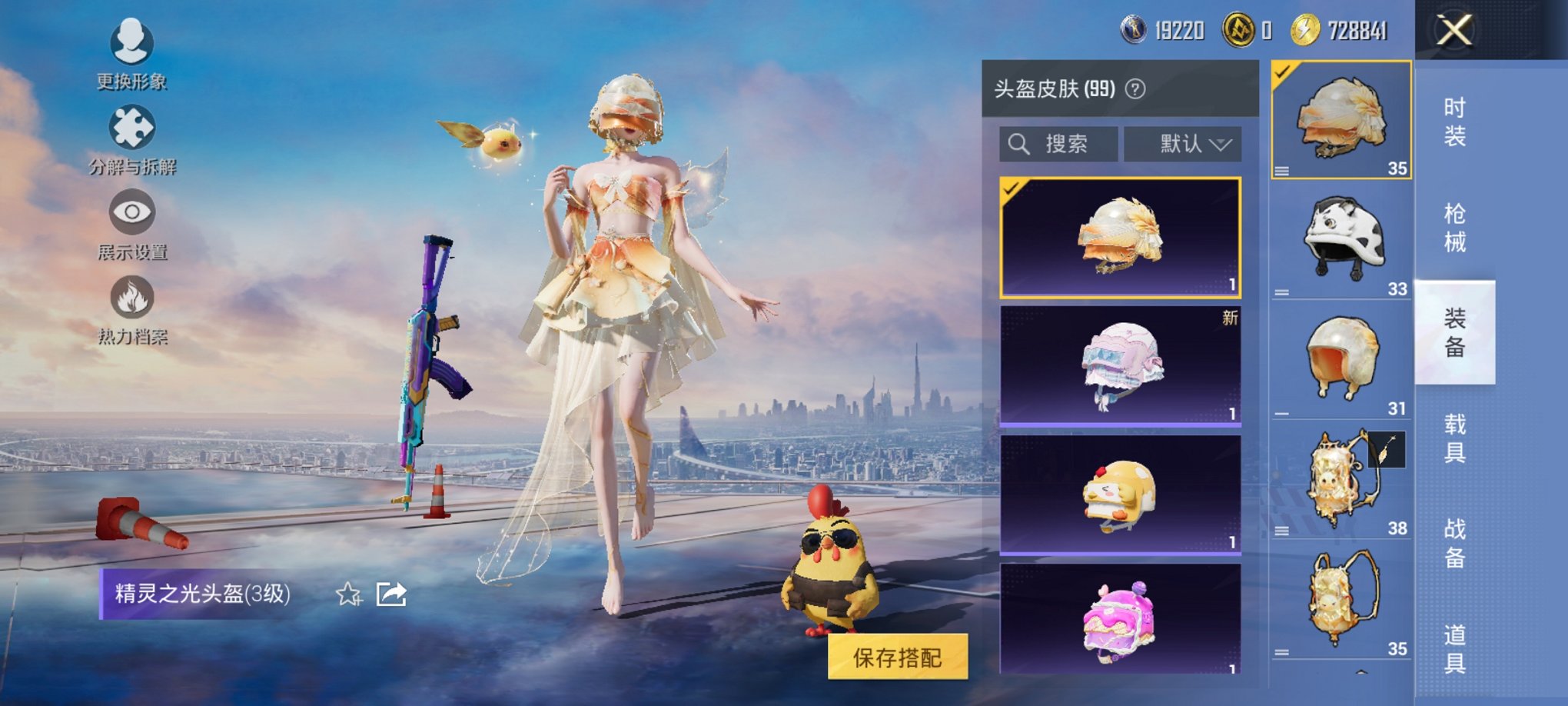Viewport: 1568px width, 706px height.
Task: Select the 分解与拆解 dismantle icon
Action: (131, 135)
